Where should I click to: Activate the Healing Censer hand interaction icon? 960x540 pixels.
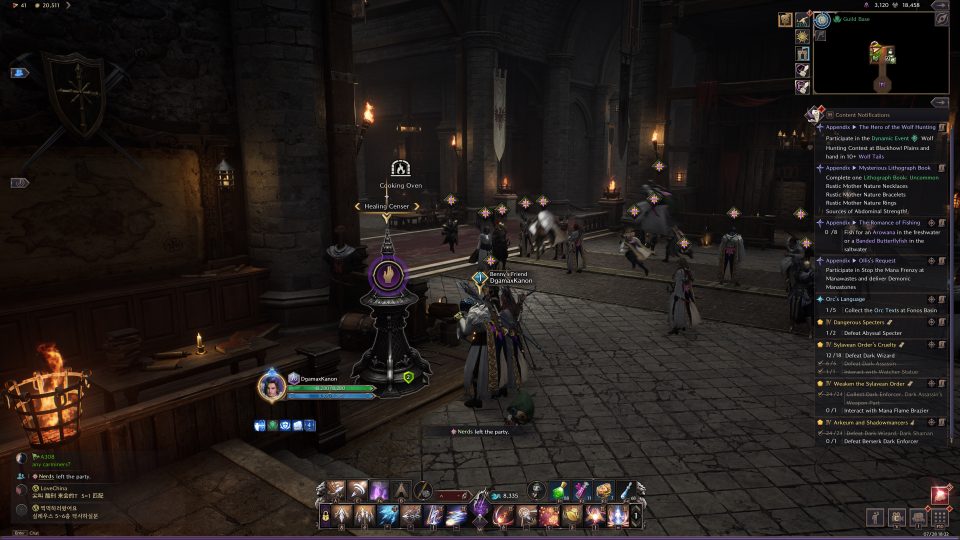tap(388, 271)
